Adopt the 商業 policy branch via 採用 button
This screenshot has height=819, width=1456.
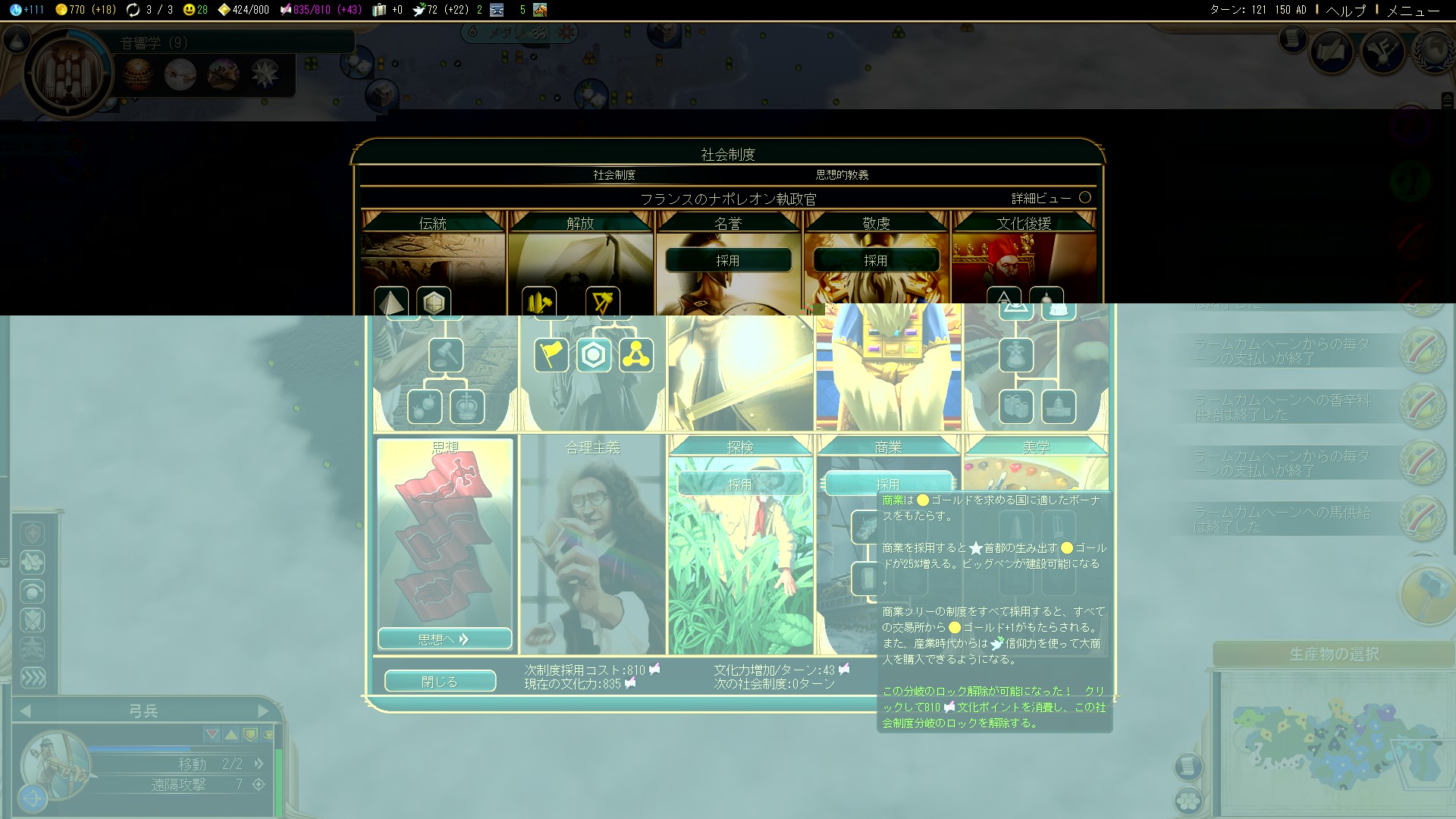coord(887,483)
